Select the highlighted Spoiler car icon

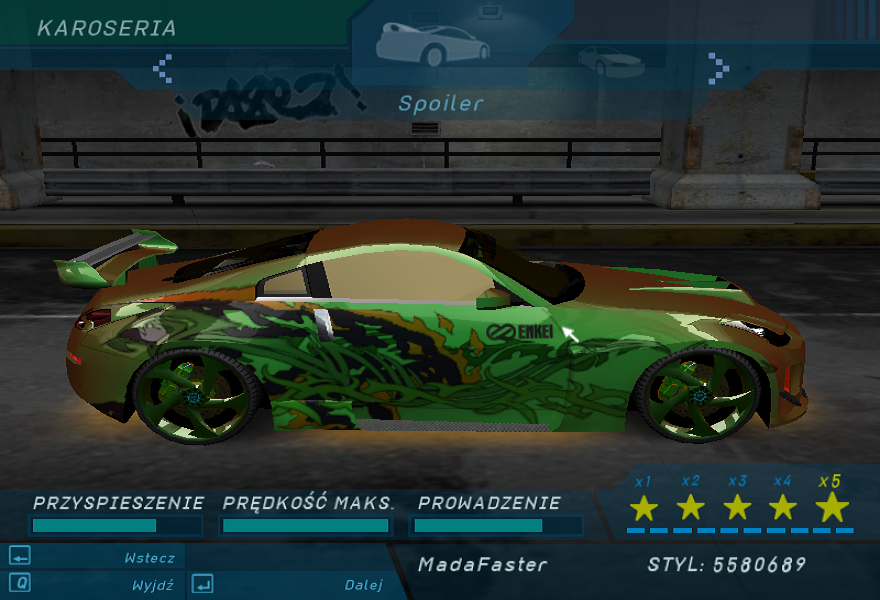click(x=432, y=43)
